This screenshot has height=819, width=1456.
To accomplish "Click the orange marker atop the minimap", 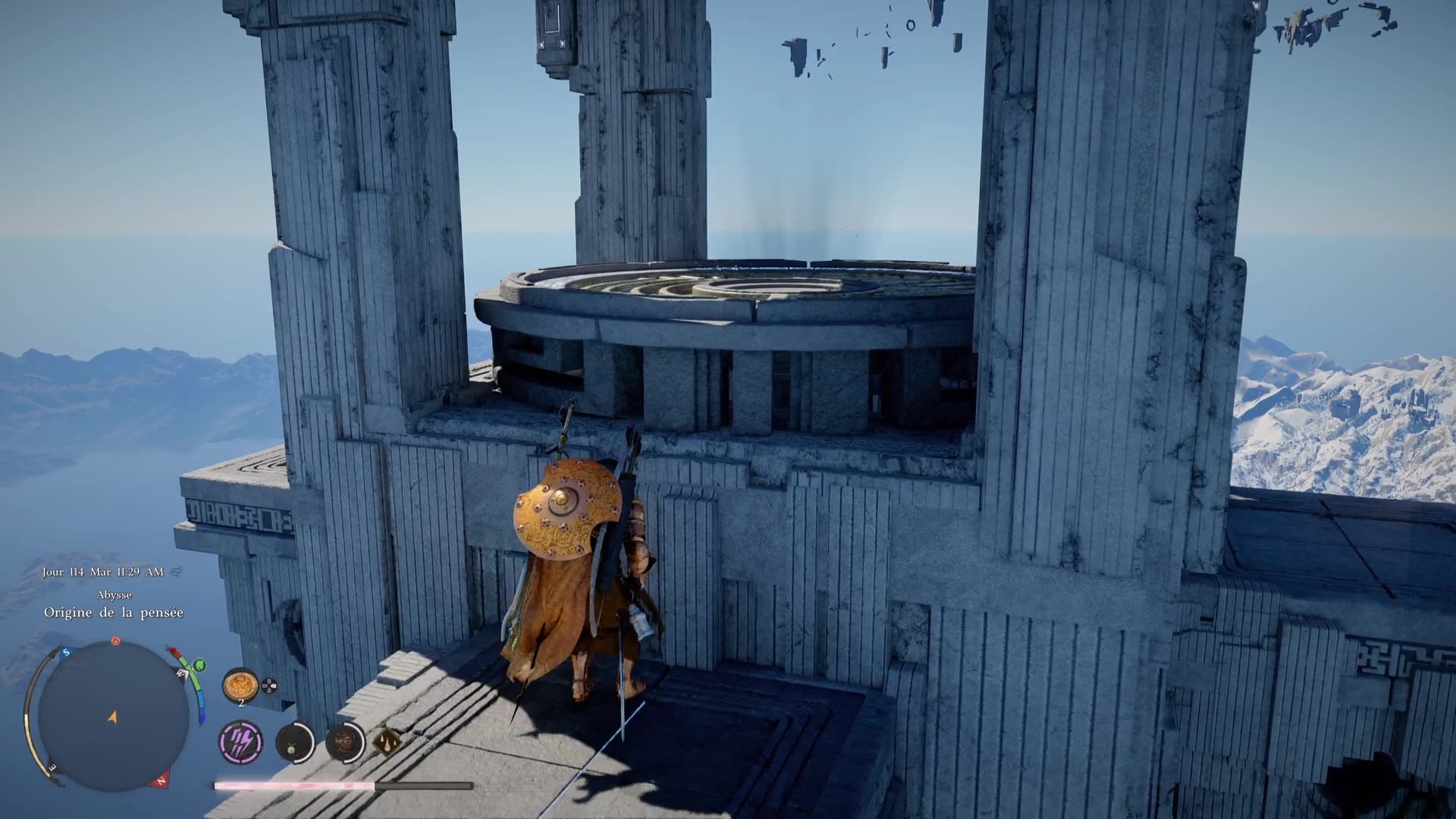I will [116, 641].
